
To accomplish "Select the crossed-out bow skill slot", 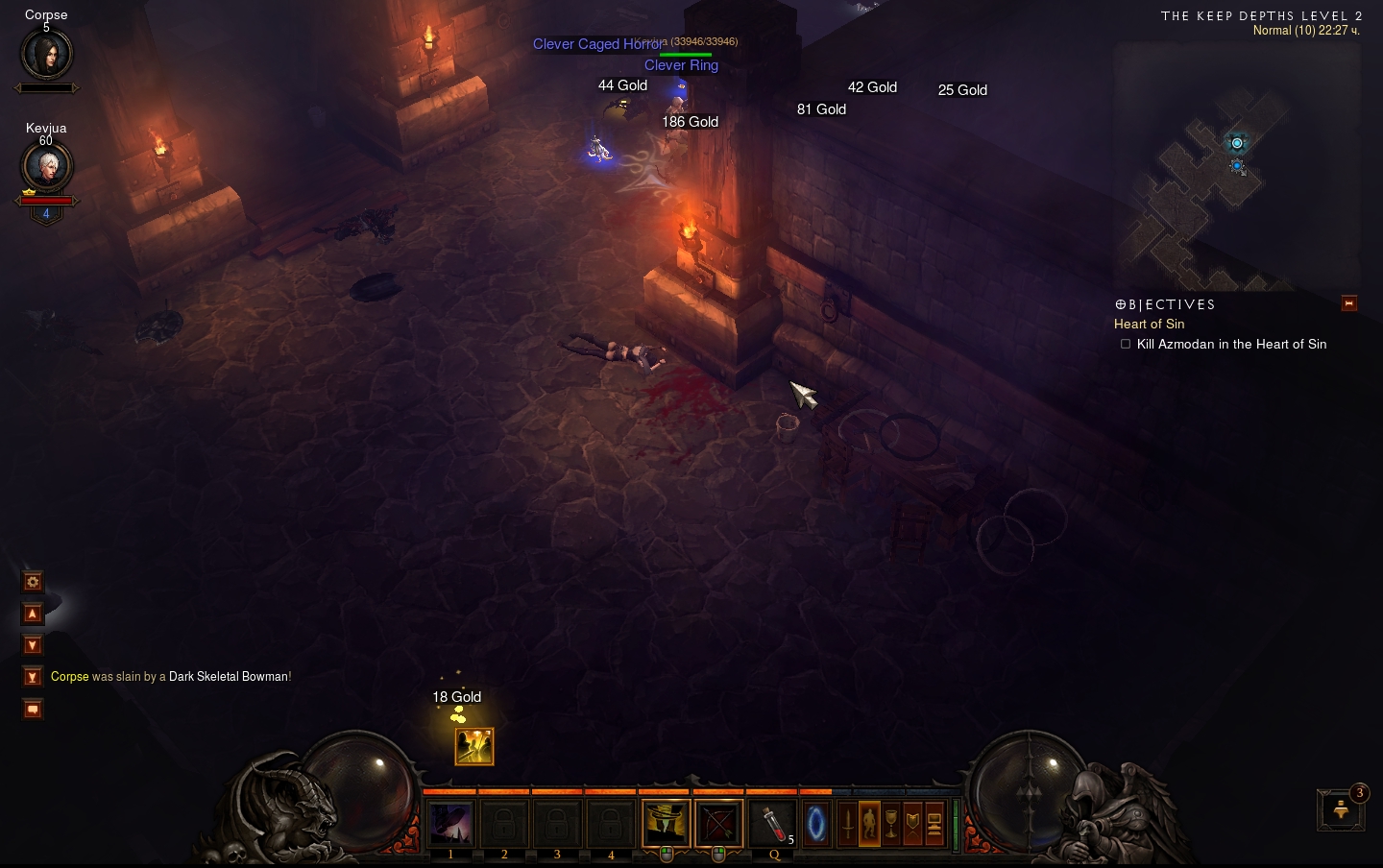I will (718, 824).
